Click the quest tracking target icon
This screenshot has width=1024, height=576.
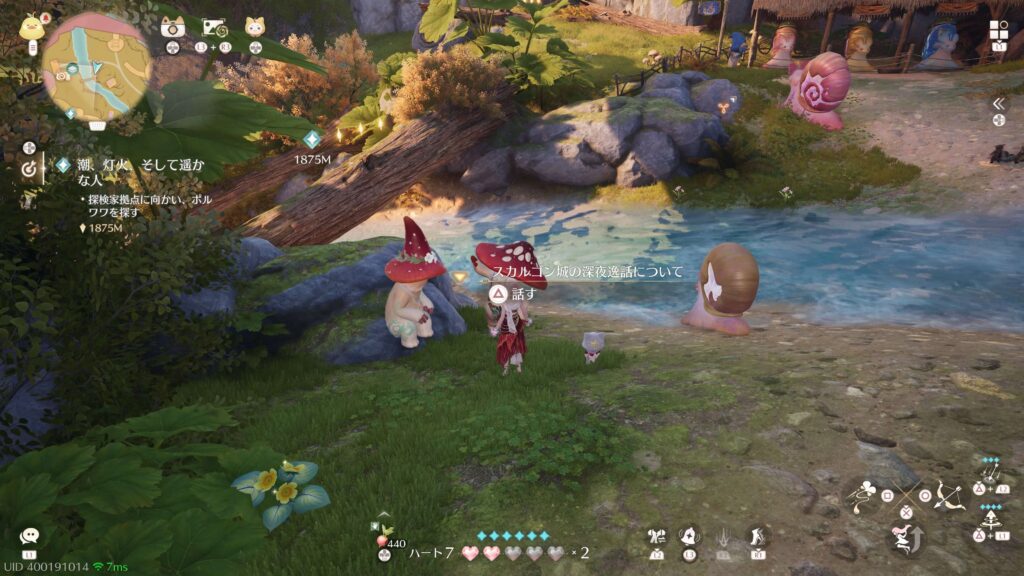coord(30,170)
